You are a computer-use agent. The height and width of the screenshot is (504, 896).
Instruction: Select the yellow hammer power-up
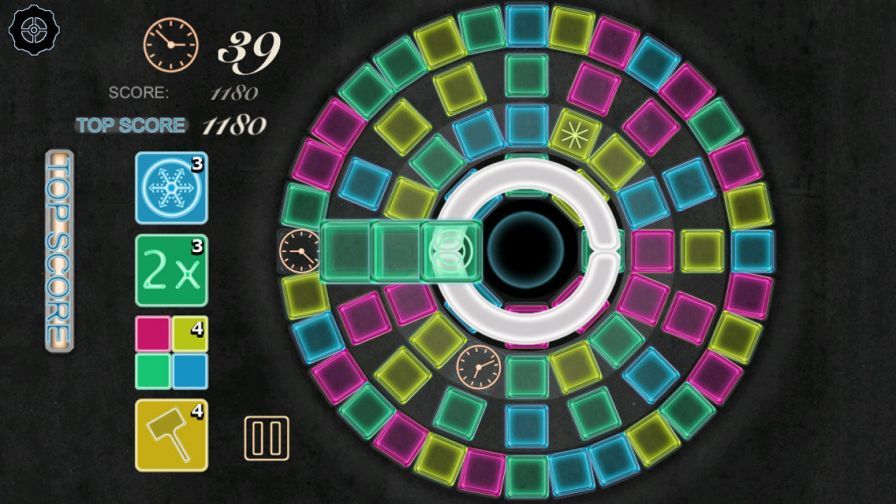(171, 435)
